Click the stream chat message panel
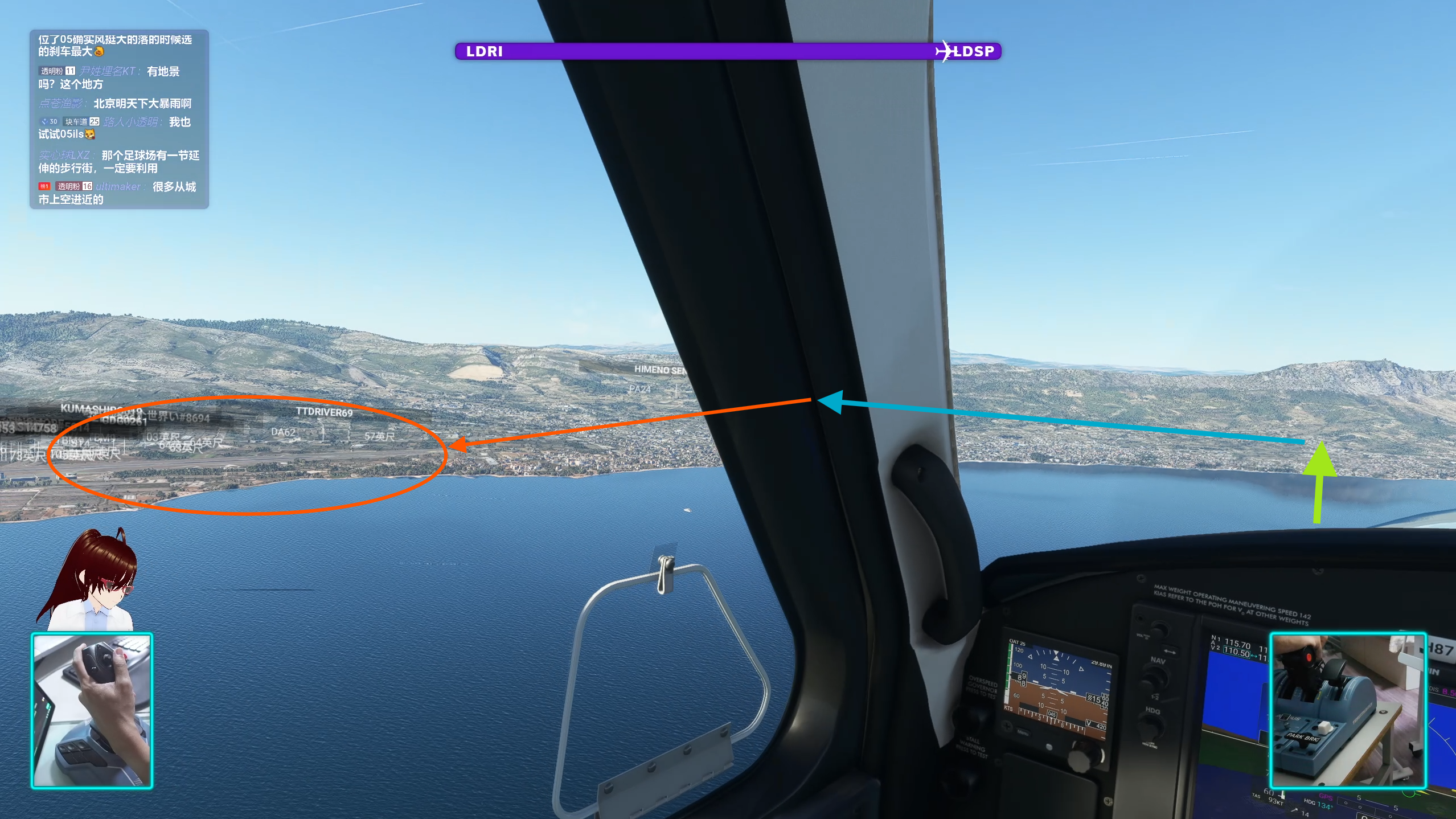The width and height of the screenshot is (1456, 819). point(119,119)
